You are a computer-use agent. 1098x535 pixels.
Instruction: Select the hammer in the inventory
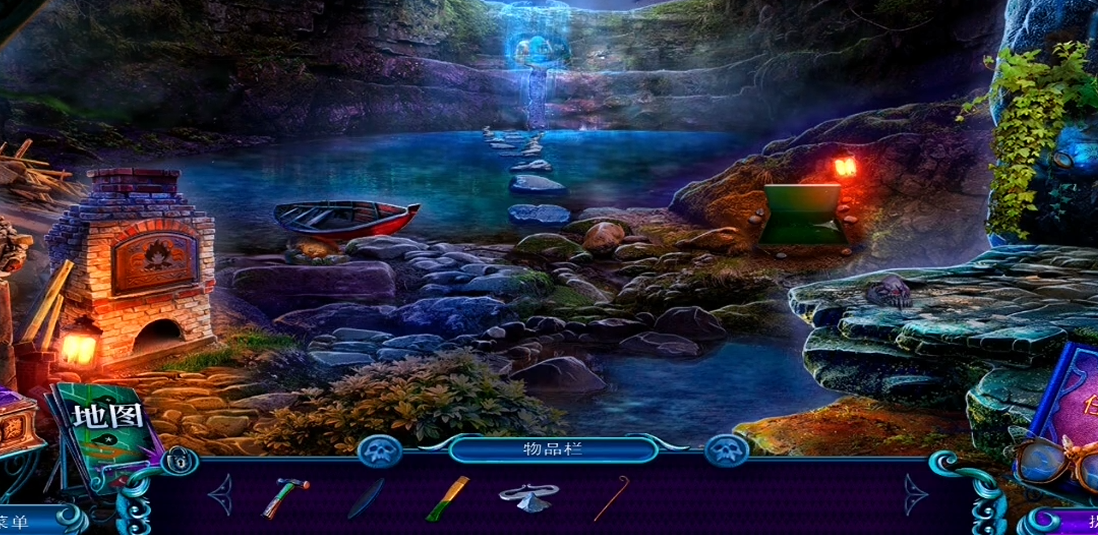285,497
